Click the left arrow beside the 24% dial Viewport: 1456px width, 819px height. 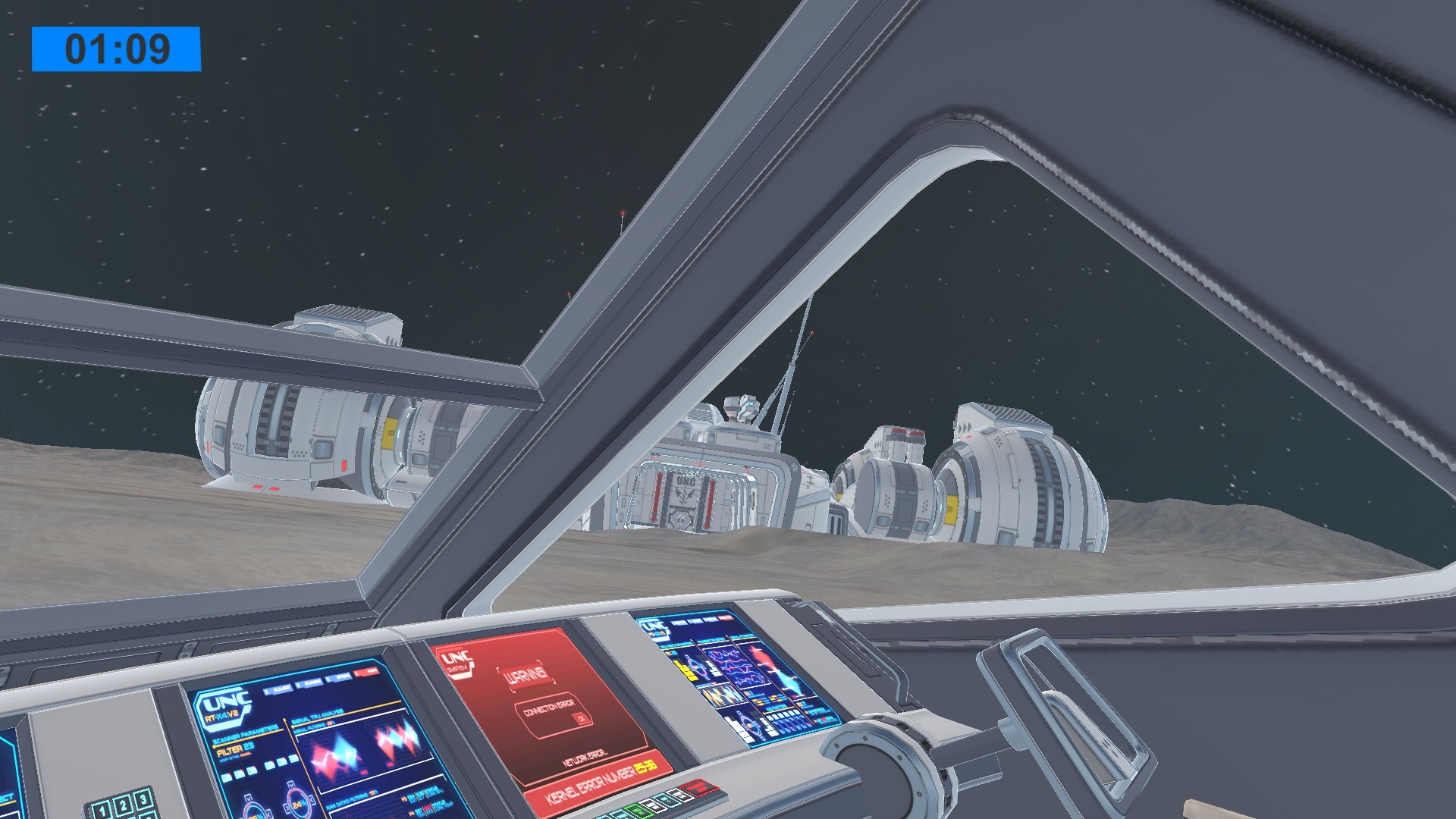287,806
